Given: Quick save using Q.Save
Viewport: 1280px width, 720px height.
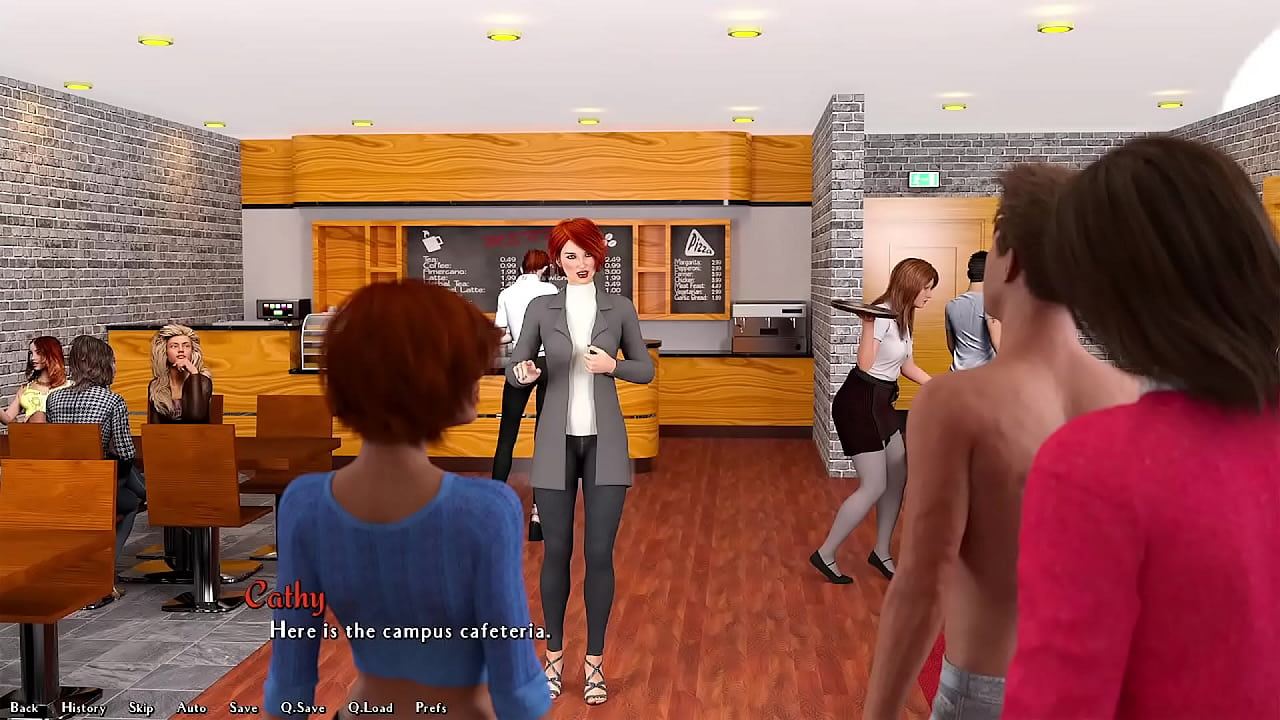Looking at the screenshot, I should (303, 707).
